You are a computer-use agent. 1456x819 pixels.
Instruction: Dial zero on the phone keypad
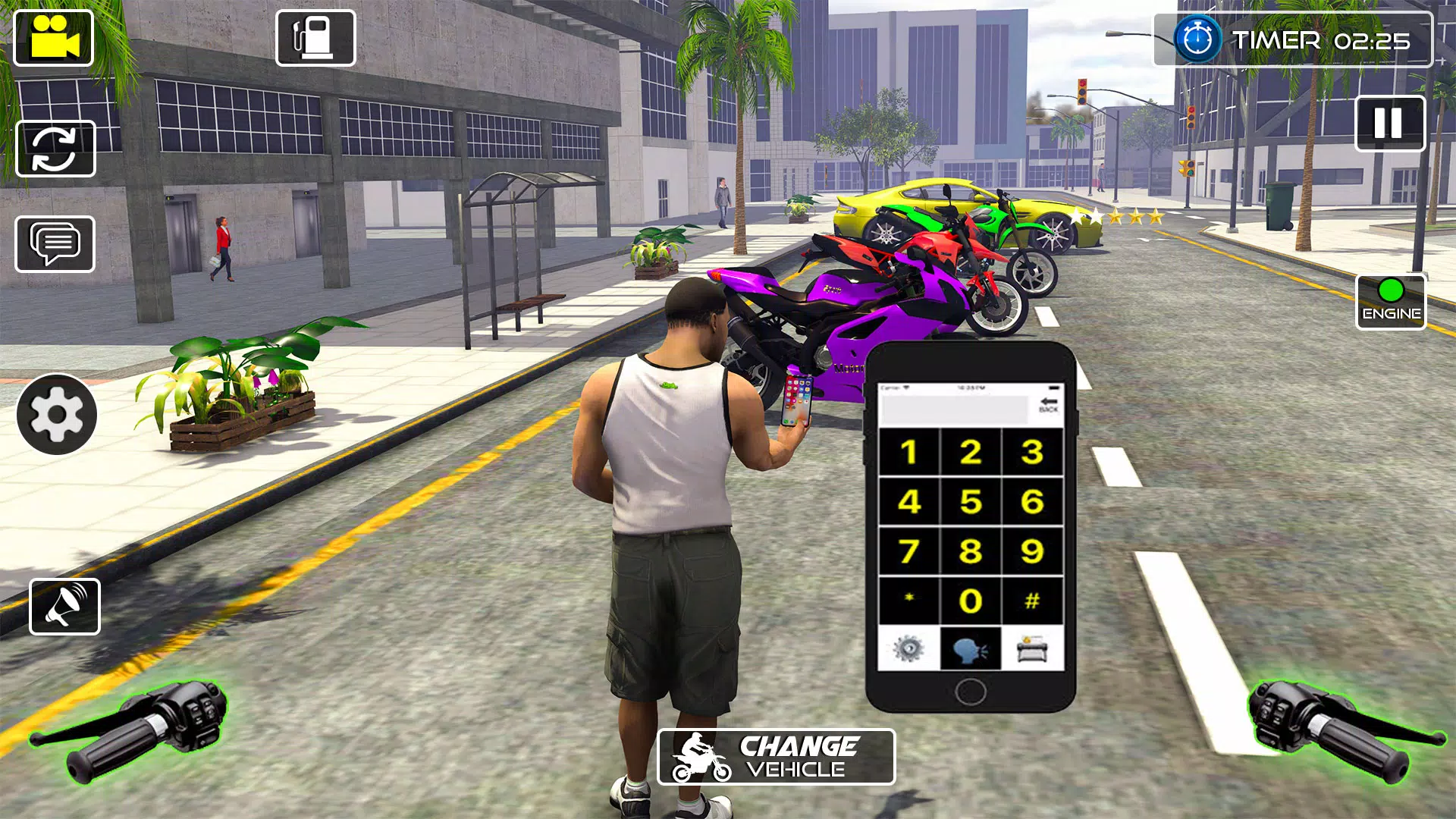(972, 599)
